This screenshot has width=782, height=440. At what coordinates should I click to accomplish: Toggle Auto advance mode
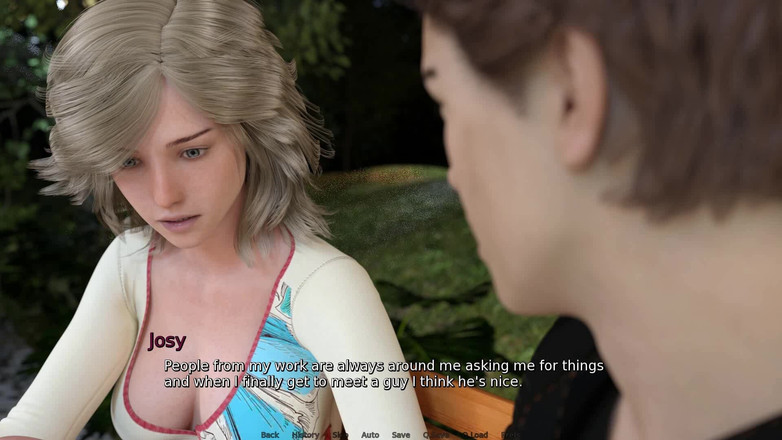[370, 435]
